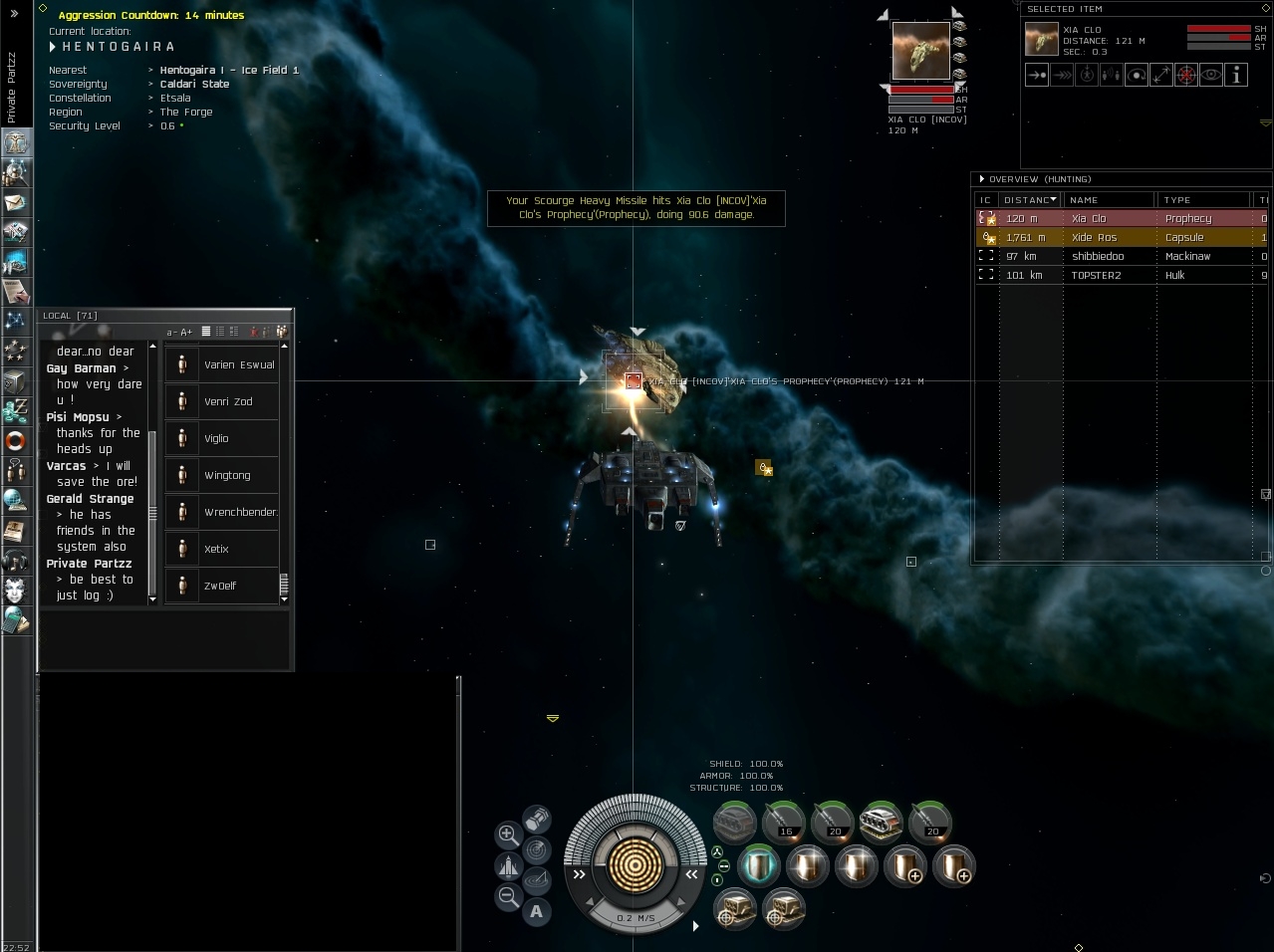Click the autopilot A button
This screenshot has height=952, width=1274.
(x=537, y=910)
